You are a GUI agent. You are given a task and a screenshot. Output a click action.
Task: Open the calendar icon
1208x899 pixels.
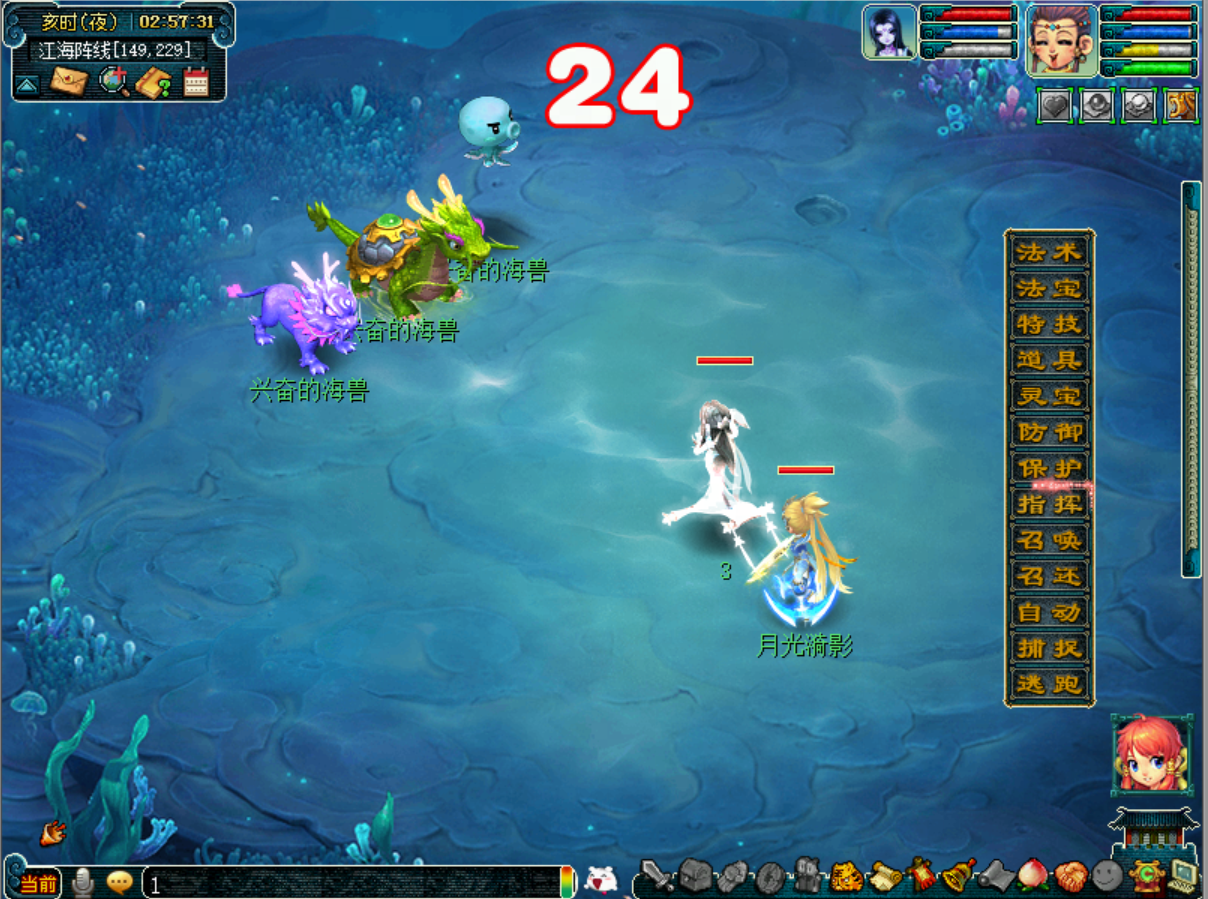pos(196,82)
